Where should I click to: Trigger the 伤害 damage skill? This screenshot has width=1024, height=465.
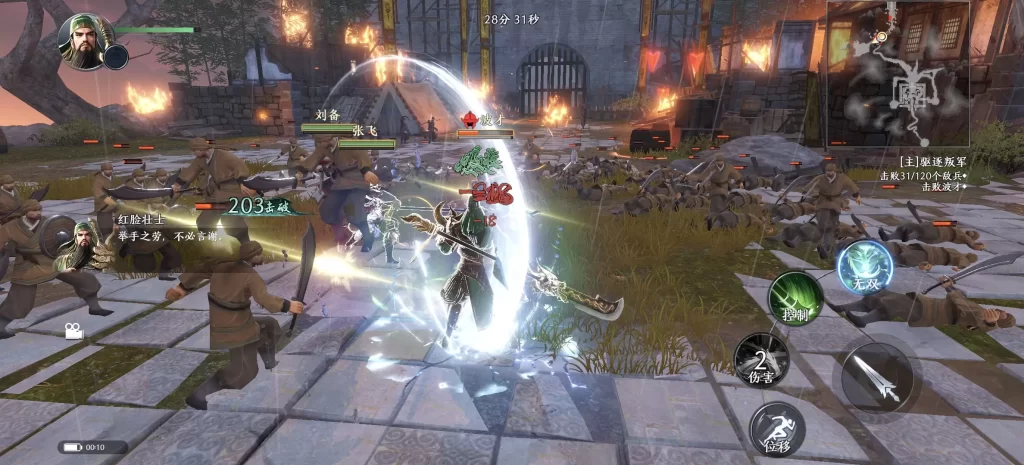(762, 360)
